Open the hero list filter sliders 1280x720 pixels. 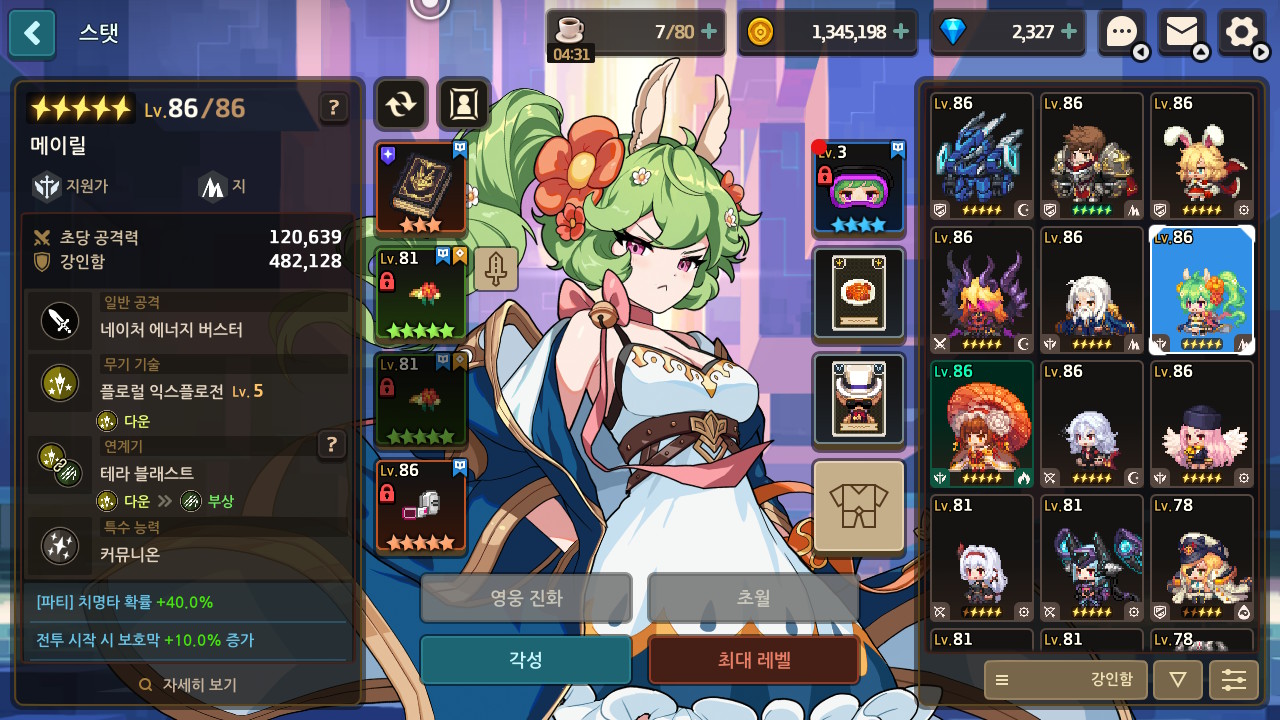1233,680
